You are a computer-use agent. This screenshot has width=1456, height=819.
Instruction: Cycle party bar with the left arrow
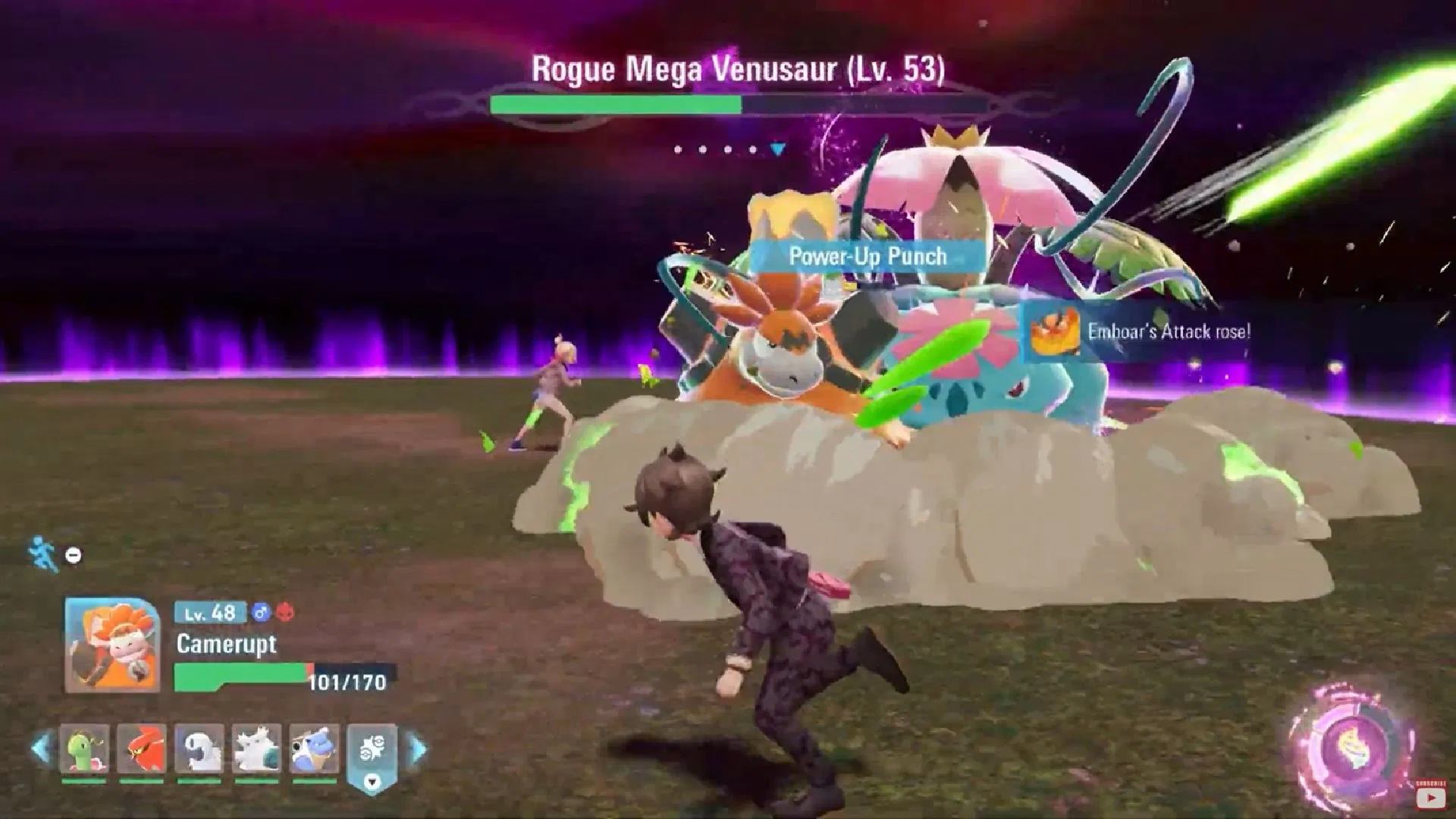[x=41, y=748]
